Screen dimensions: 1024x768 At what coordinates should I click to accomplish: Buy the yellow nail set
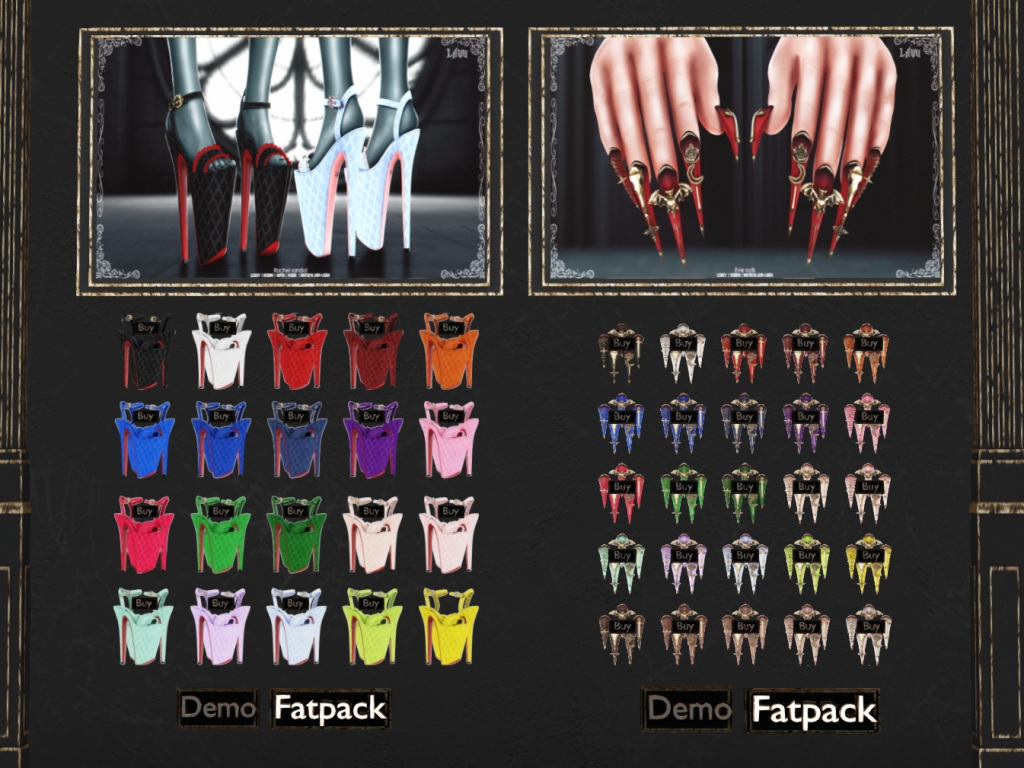pyautogui.click(x=869, y=555)
